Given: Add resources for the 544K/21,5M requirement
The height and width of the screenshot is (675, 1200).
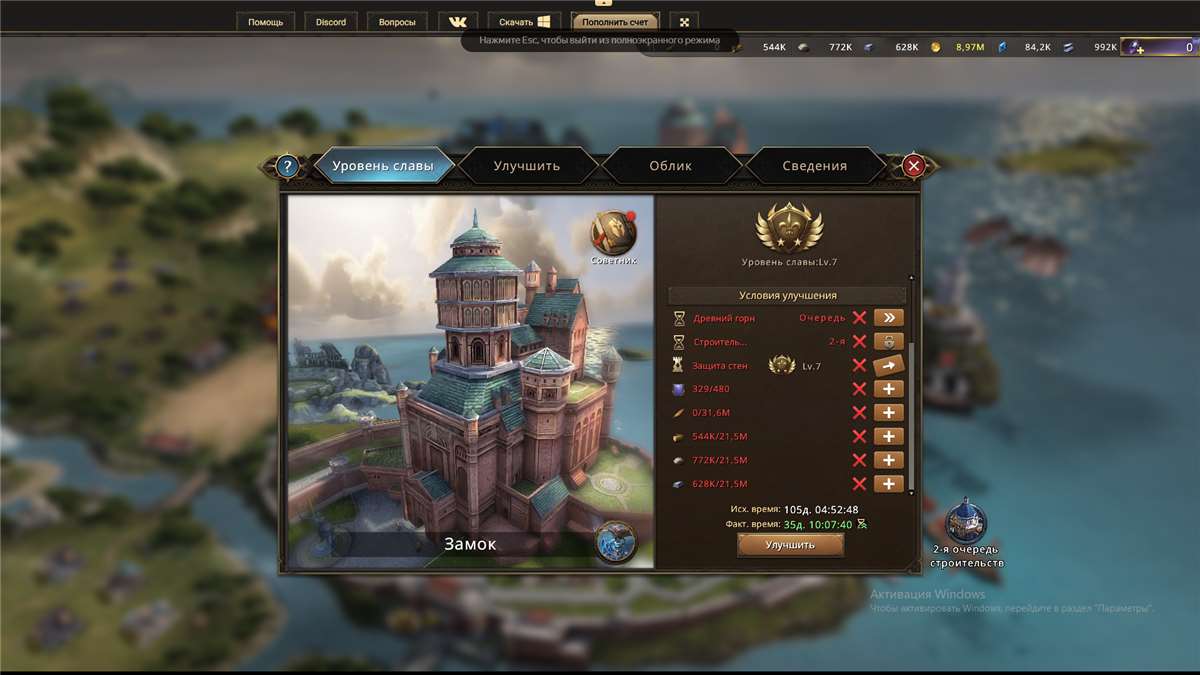Looking at the screenshot, I should pos(888,437).
